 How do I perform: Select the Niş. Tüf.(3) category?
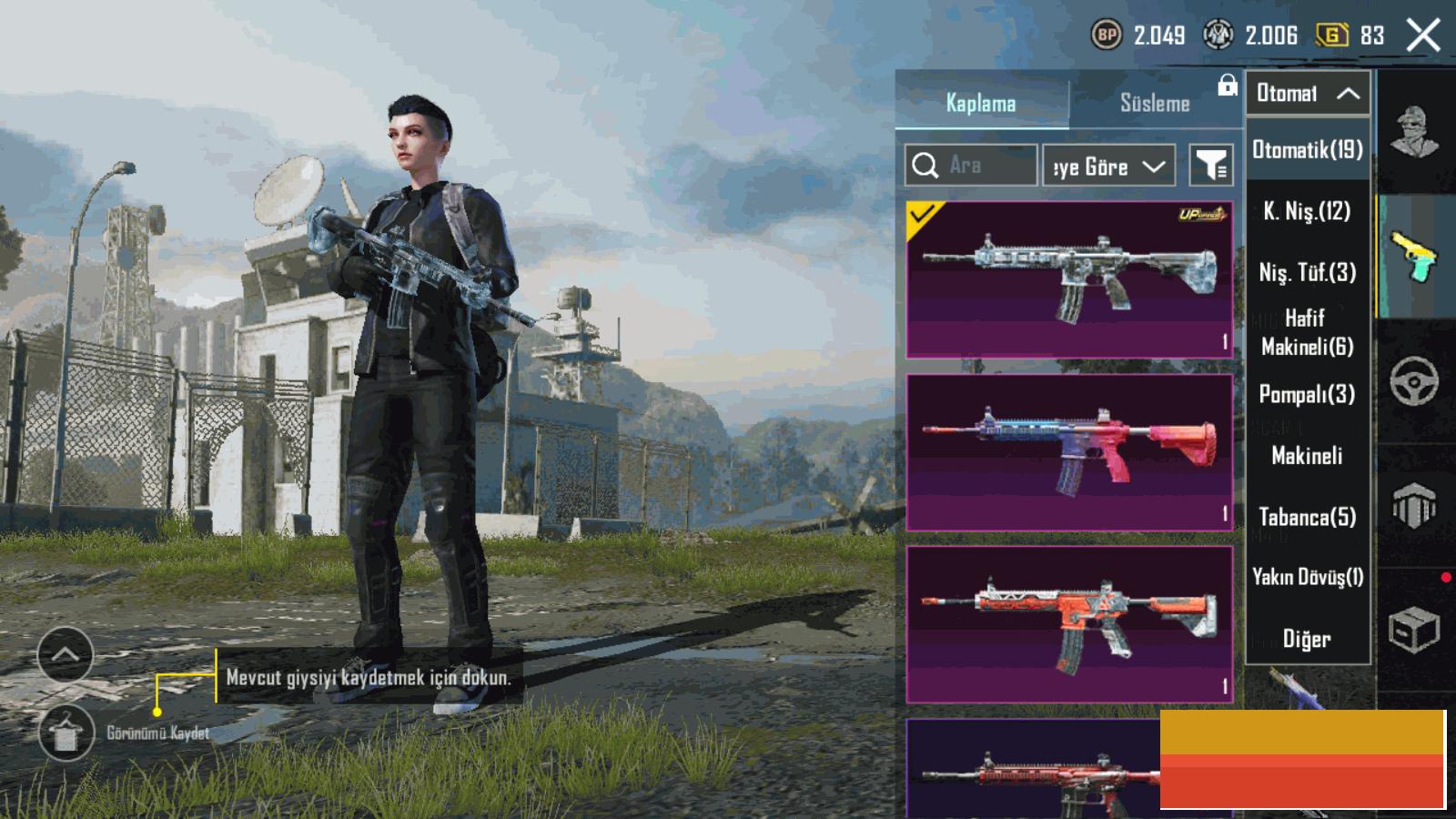tap(1308, 272)
